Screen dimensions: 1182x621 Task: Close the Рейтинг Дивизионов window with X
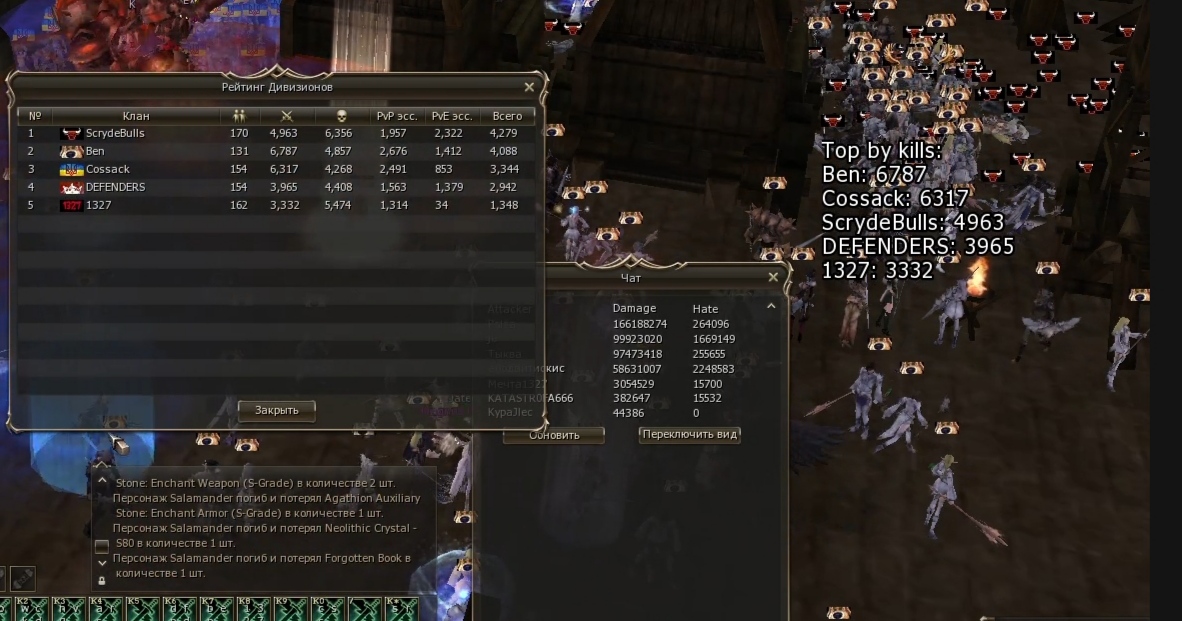pyautogui.click(x=529, y=88)
